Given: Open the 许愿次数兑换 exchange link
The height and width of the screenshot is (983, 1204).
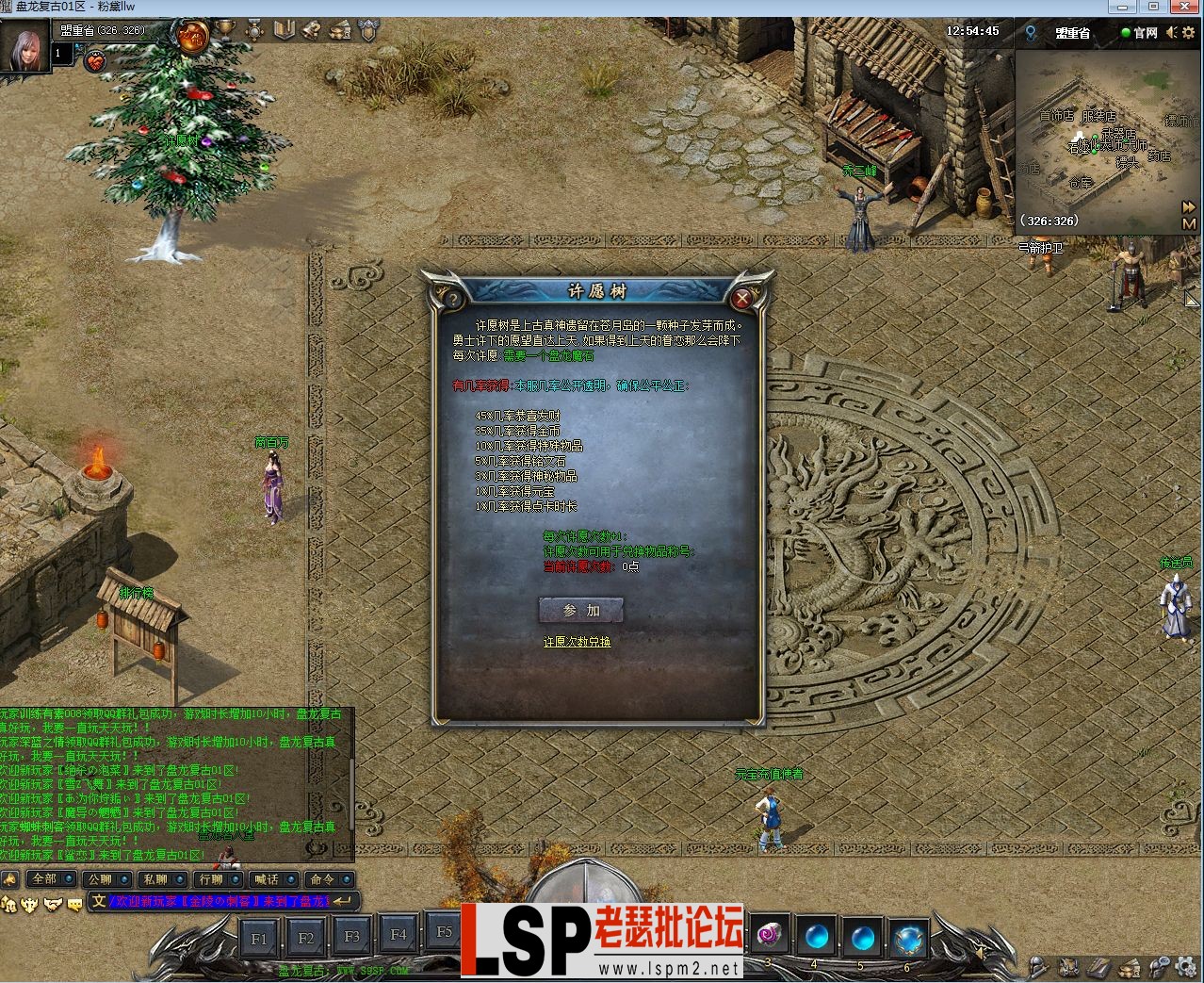Looking at the screenshot, I should [577, 642].
